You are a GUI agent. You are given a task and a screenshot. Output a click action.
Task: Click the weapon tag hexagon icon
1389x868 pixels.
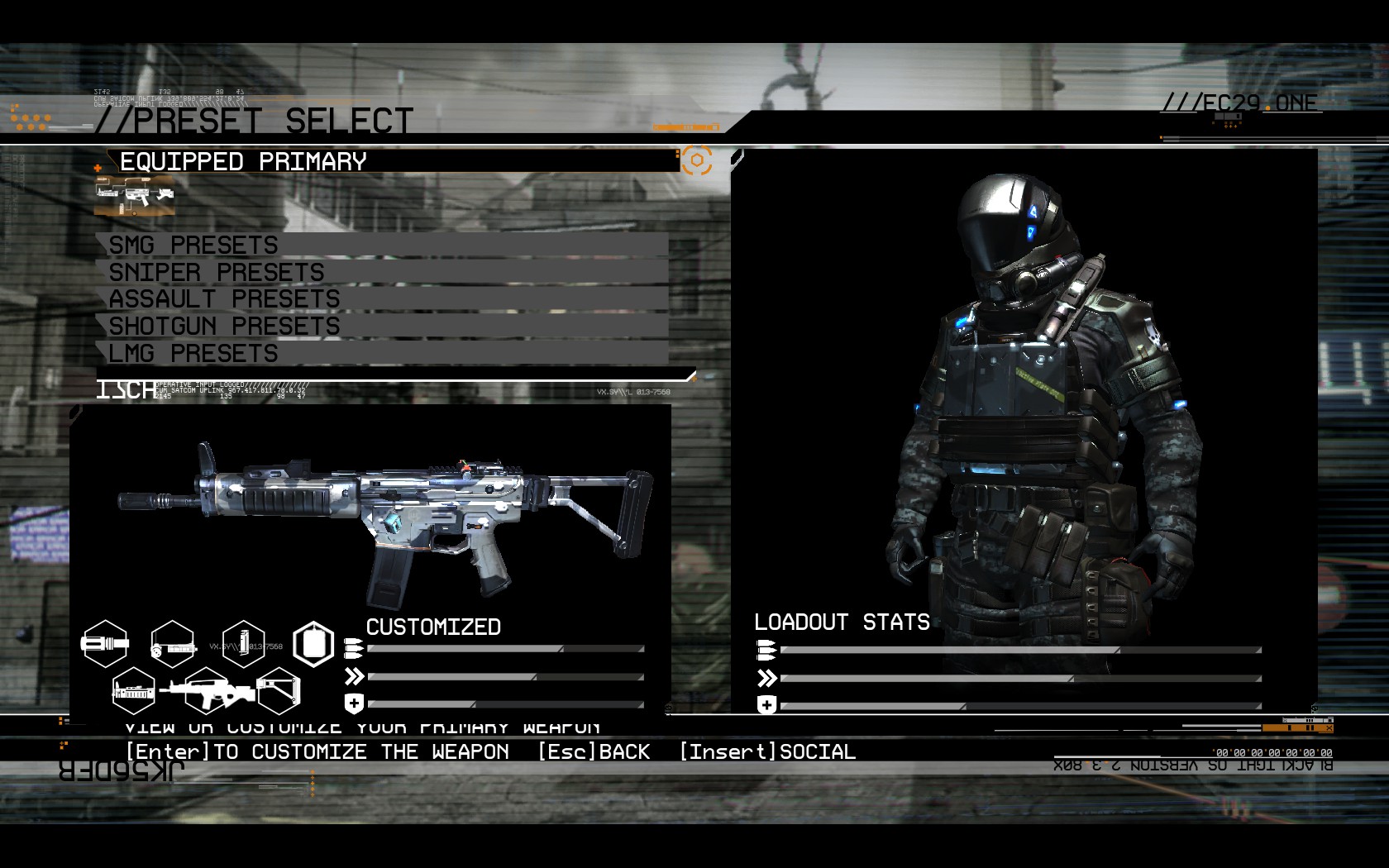[313, 644]
